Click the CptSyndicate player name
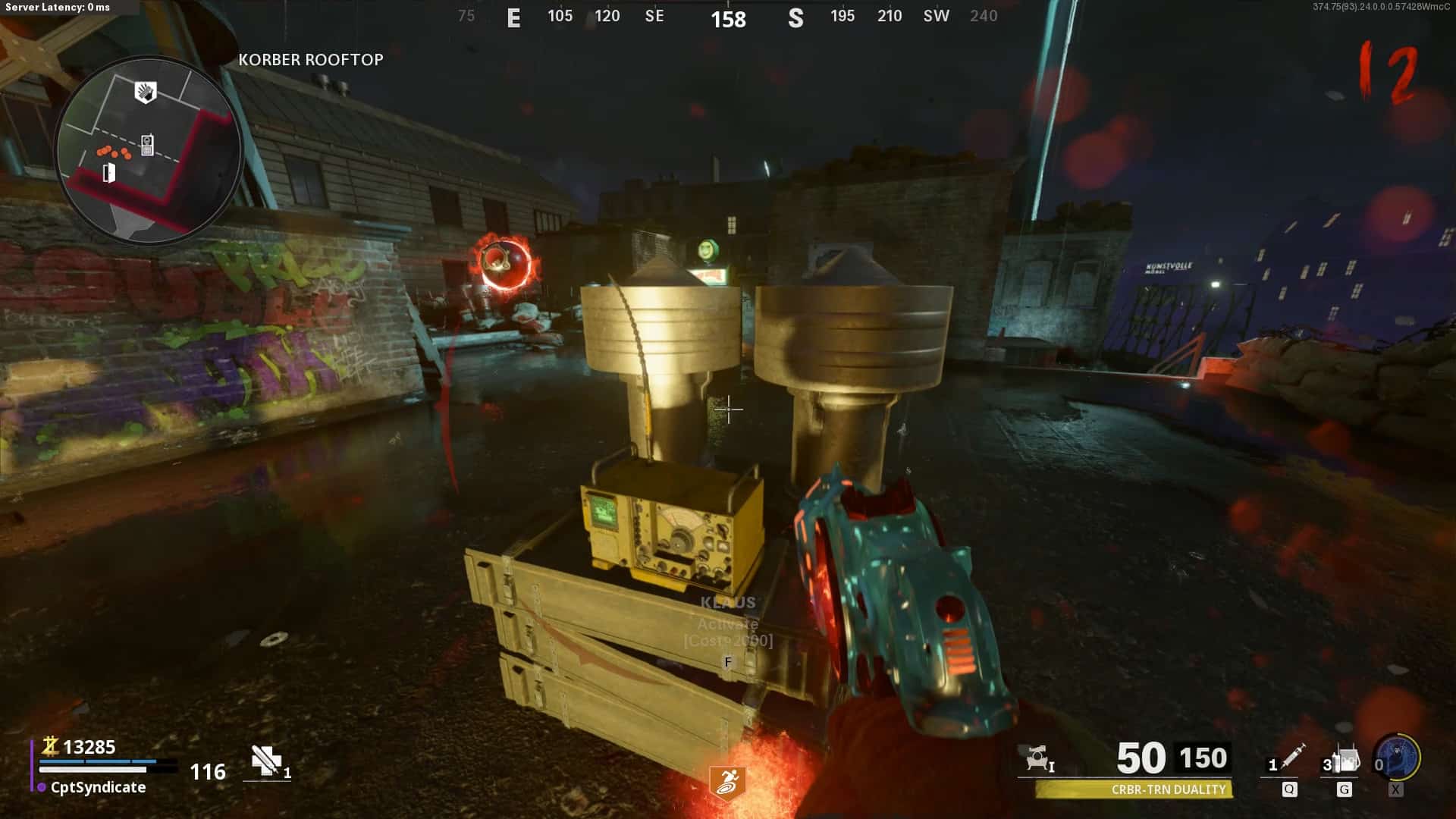 click(98, 787)
